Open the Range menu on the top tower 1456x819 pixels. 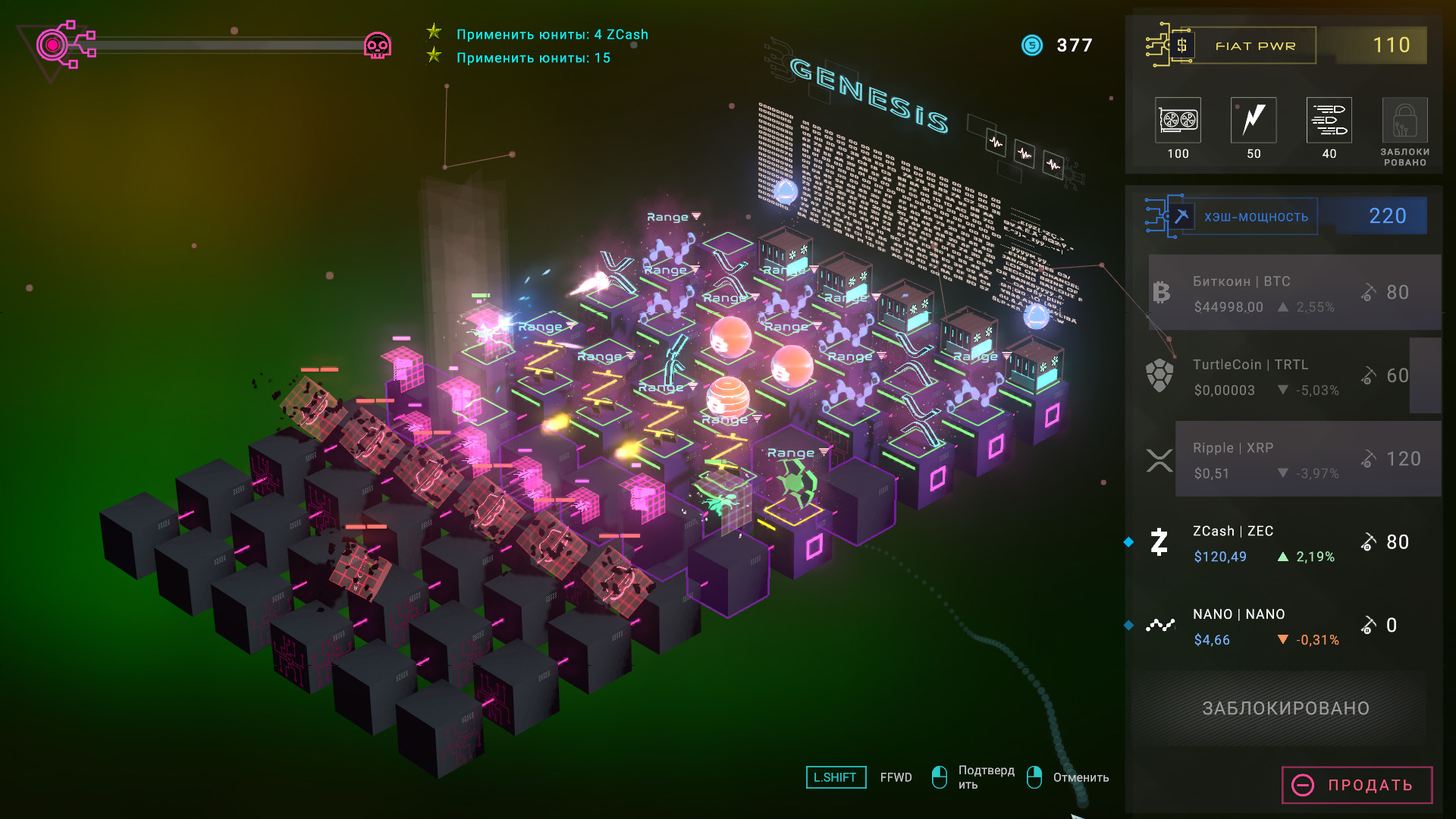click(670, 216)
